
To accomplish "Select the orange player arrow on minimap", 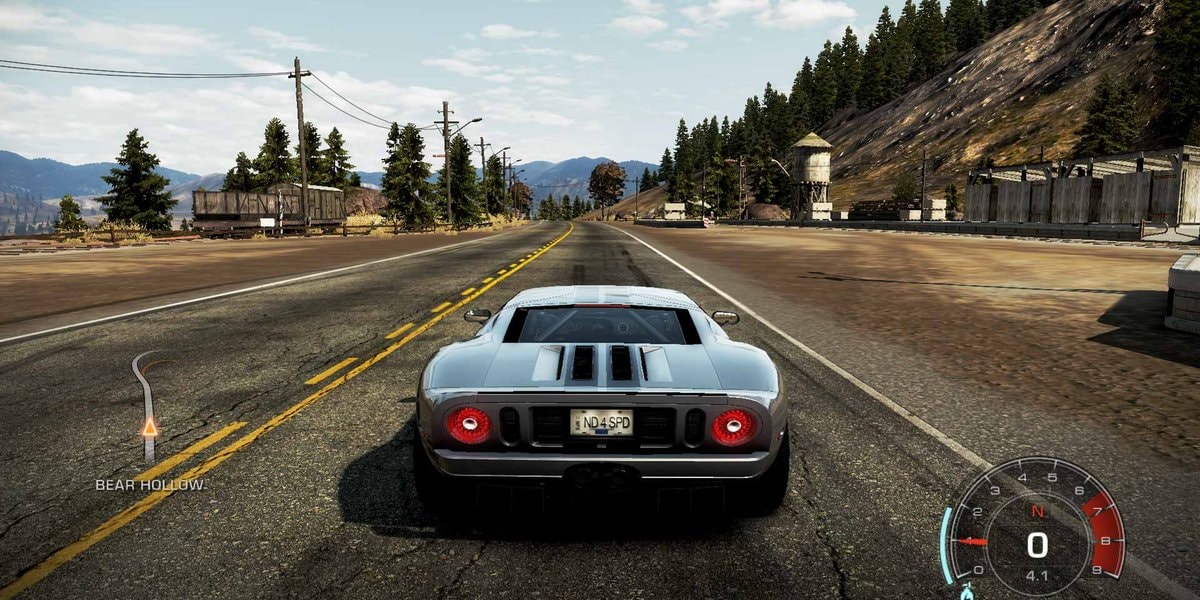I will pyautogui.click(x=150, y=427).
